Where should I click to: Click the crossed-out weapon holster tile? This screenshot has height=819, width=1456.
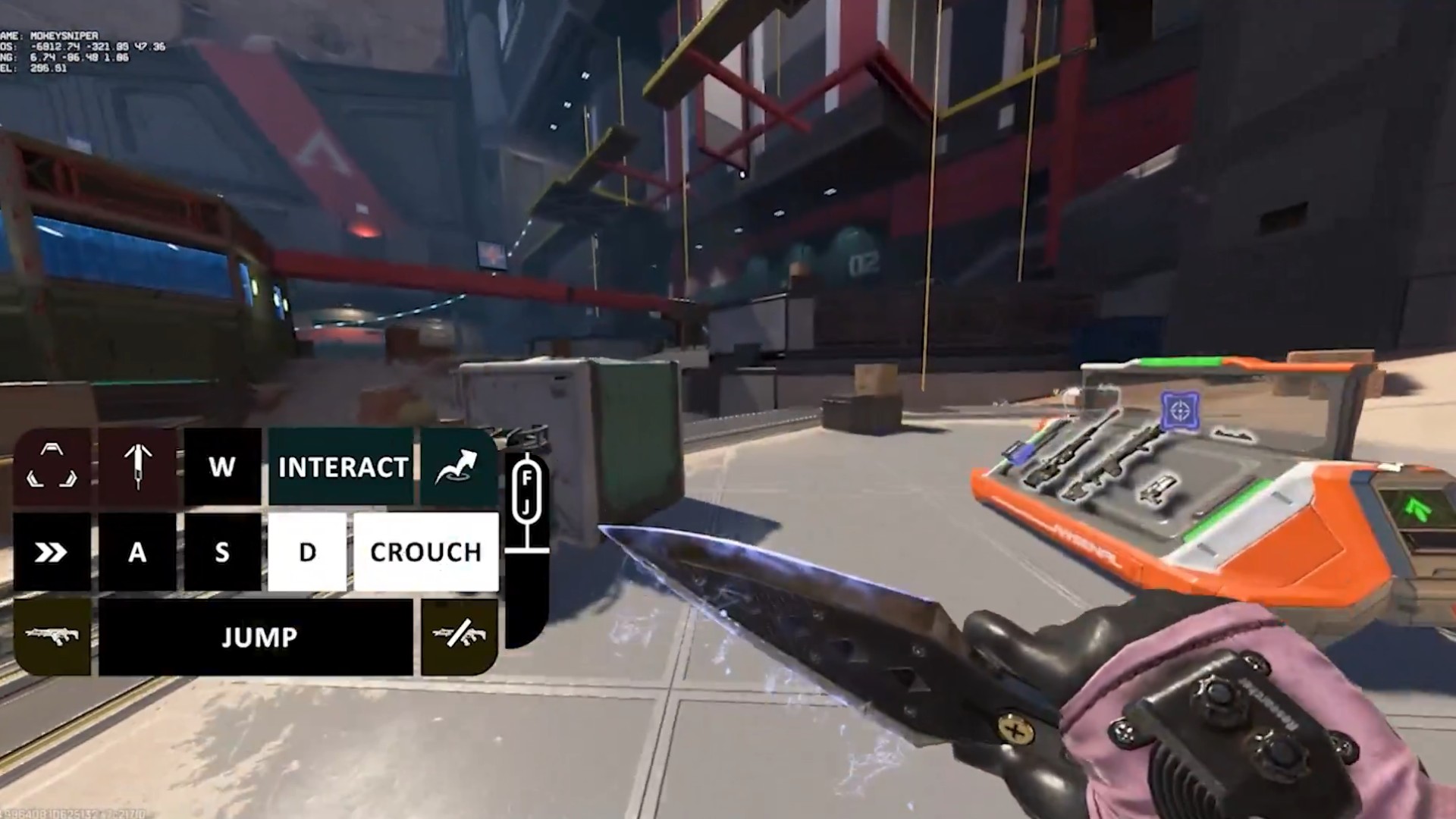(x=459, y=635)
